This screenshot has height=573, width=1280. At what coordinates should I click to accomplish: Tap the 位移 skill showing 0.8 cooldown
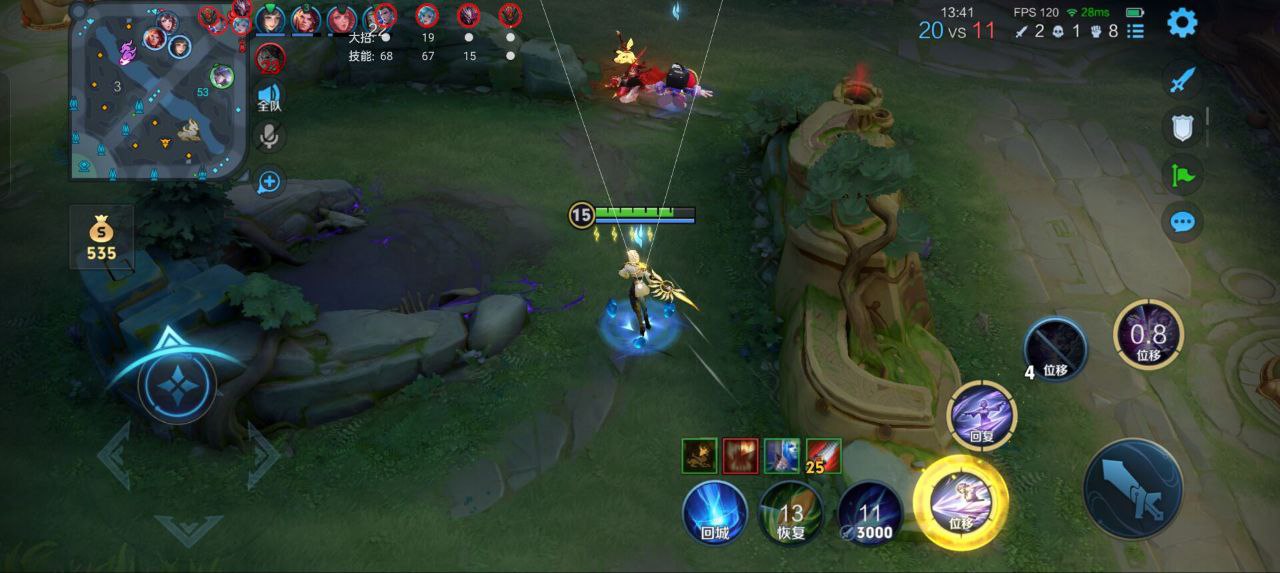point(1148,334)
